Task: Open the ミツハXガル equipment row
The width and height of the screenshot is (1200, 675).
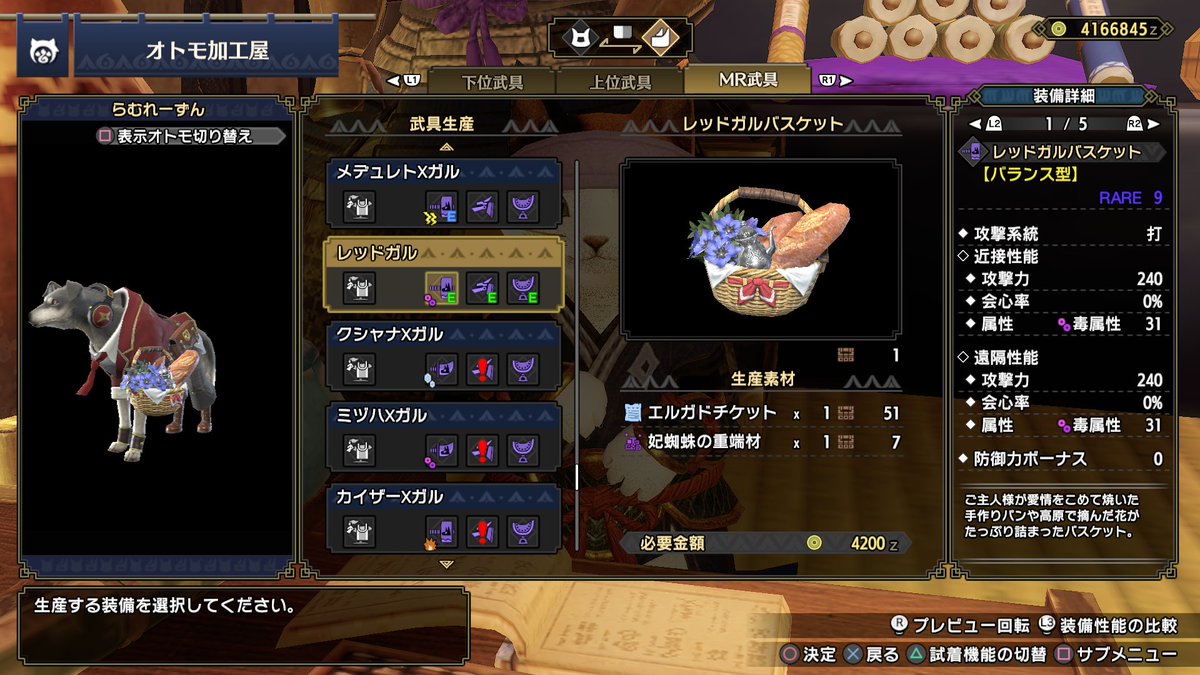Action: coord(446,437)
